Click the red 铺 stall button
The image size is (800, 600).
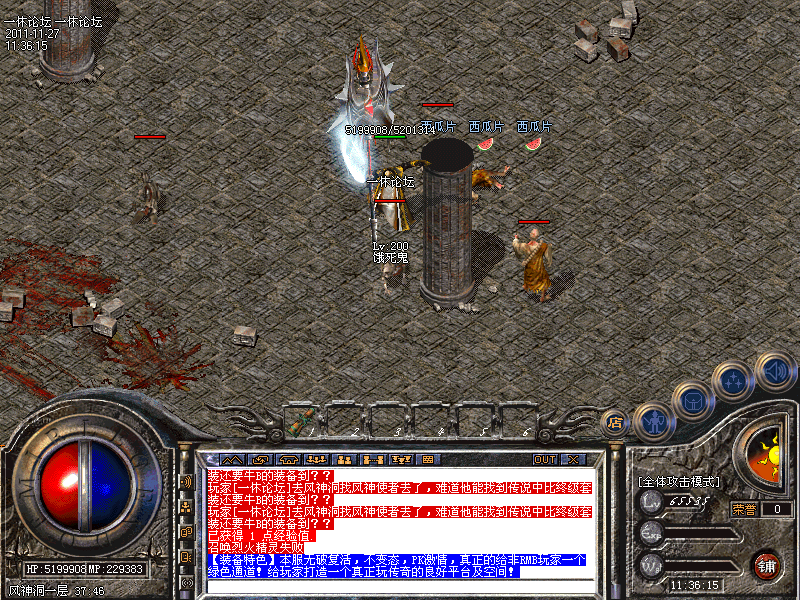[x=767, y=564]
